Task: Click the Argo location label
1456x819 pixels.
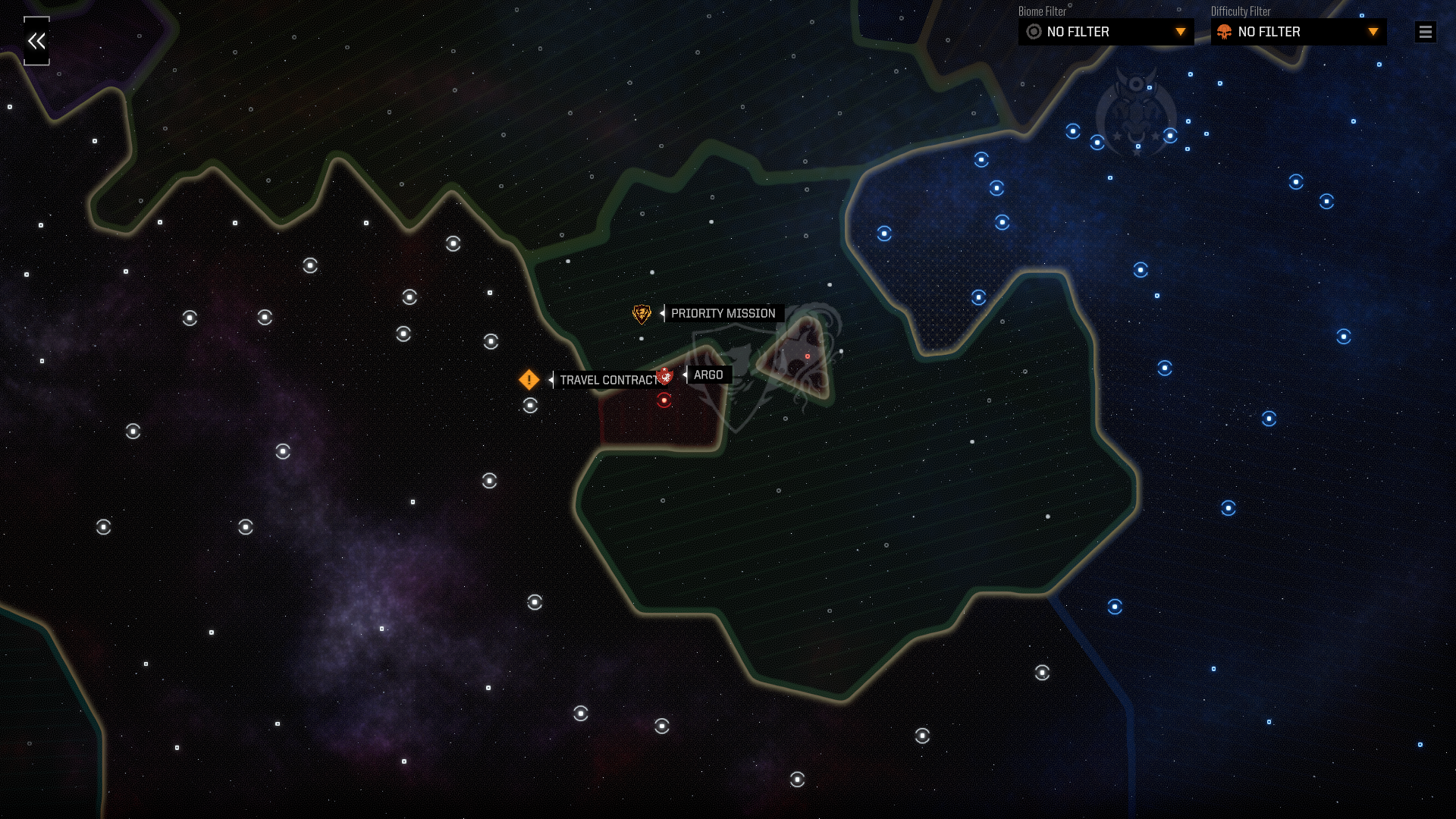Action: (708, 375)
